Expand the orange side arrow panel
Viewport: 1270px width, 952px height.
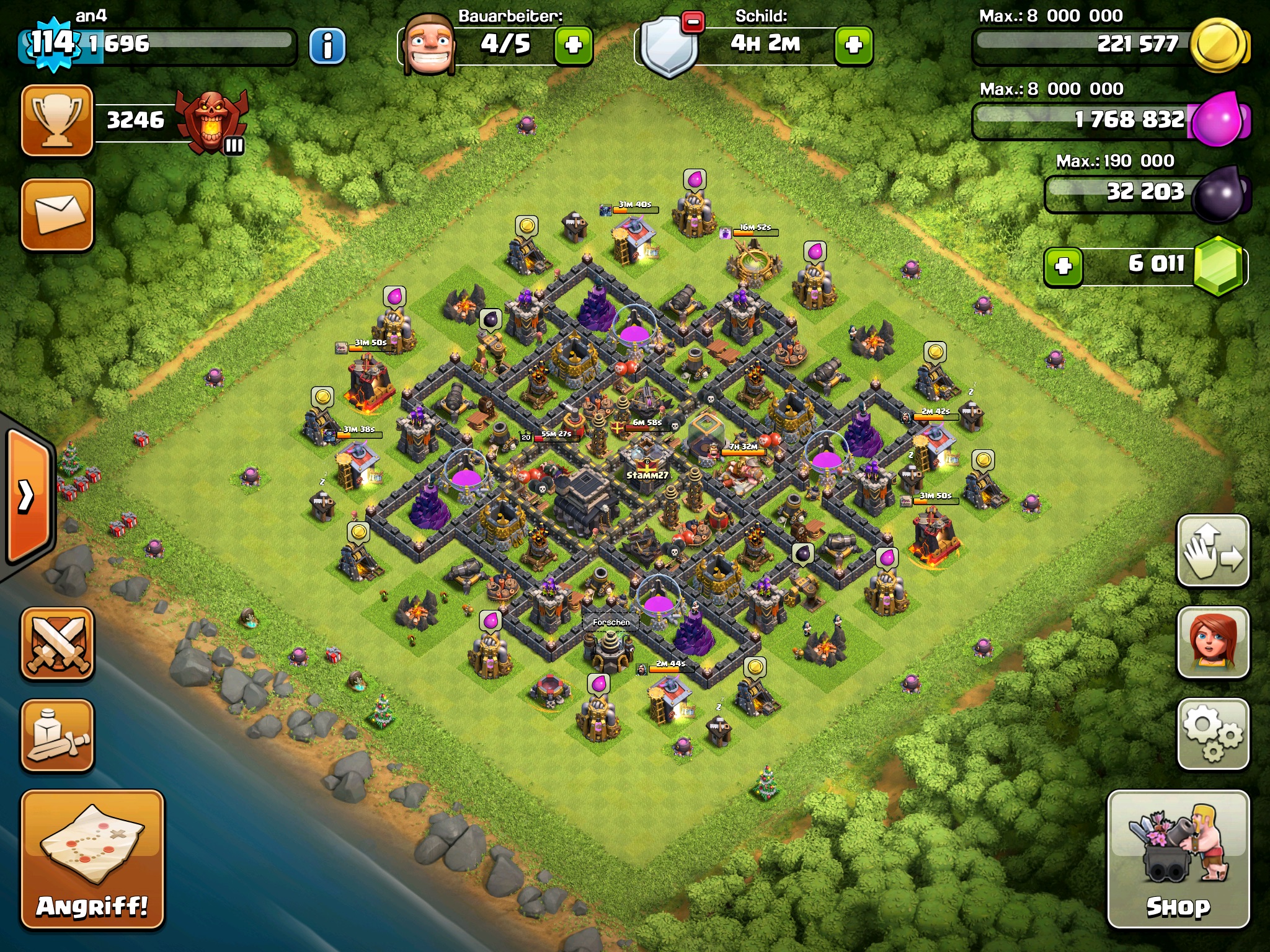(x=27, y=496)
